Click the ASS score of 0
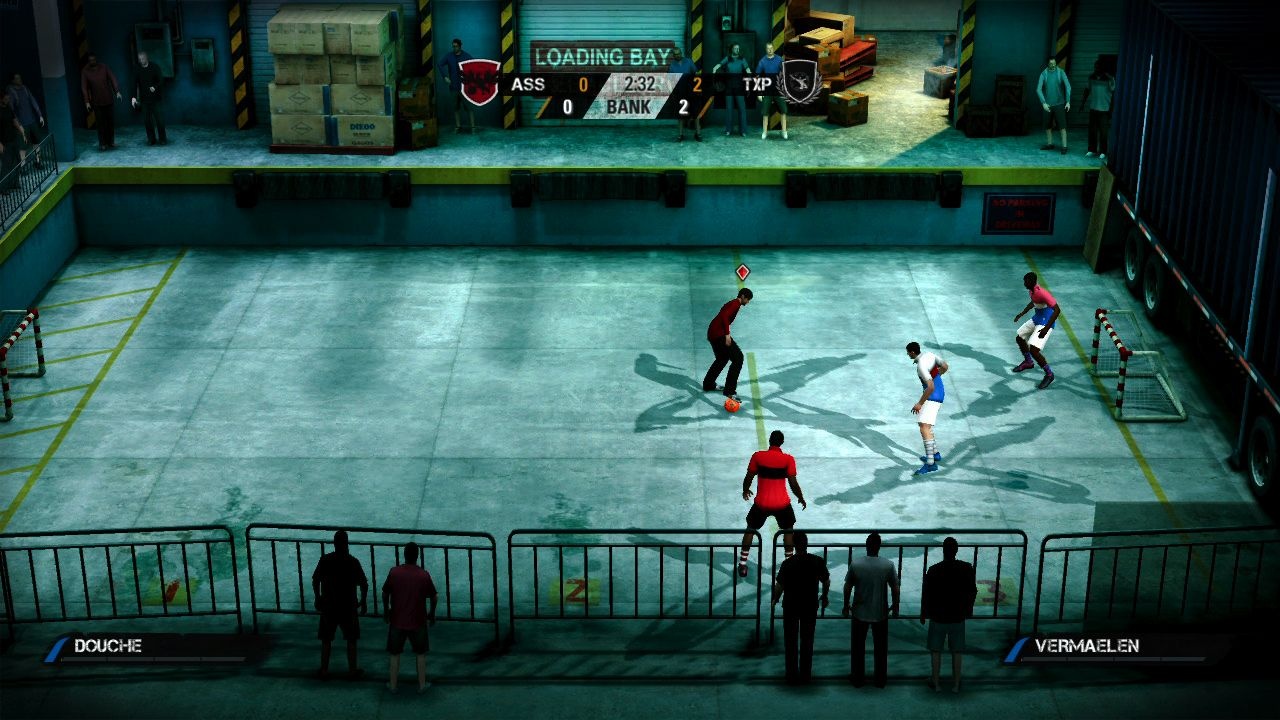The width and height of the screenshot is (1280, 720). coord(583,84)
